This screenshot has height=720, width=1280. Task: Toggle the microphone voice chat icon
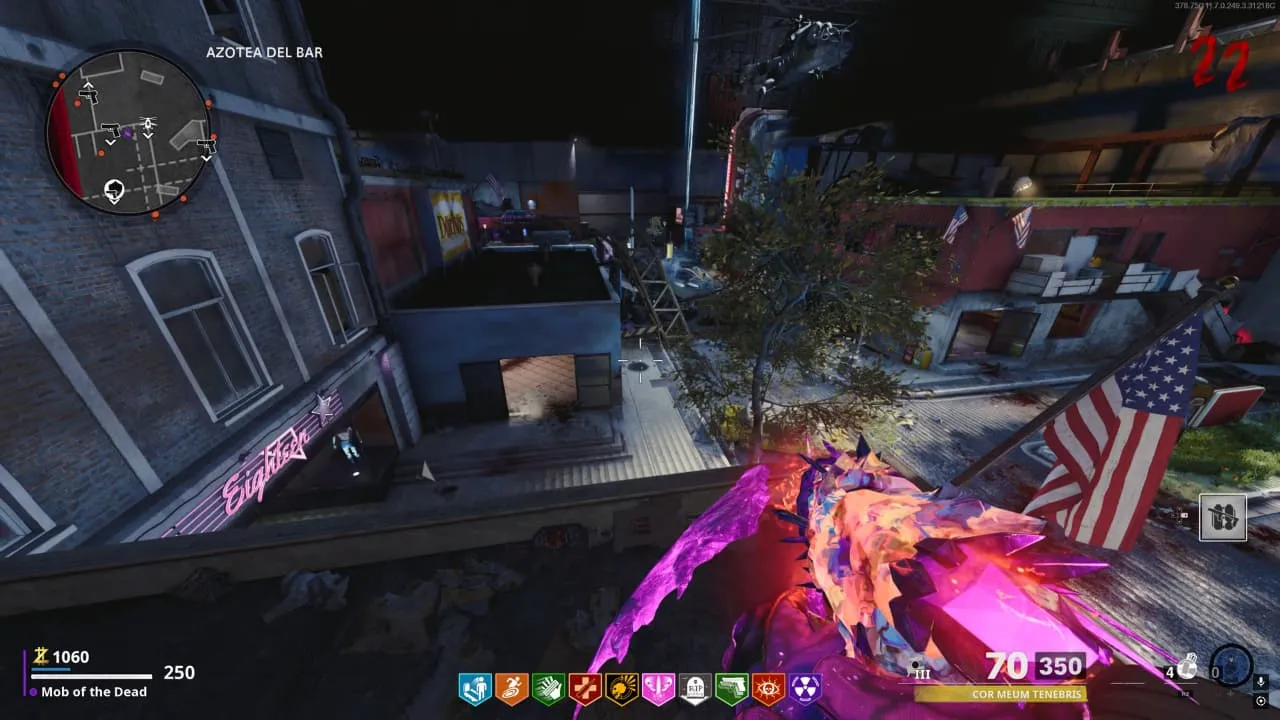coord(1261,682)
